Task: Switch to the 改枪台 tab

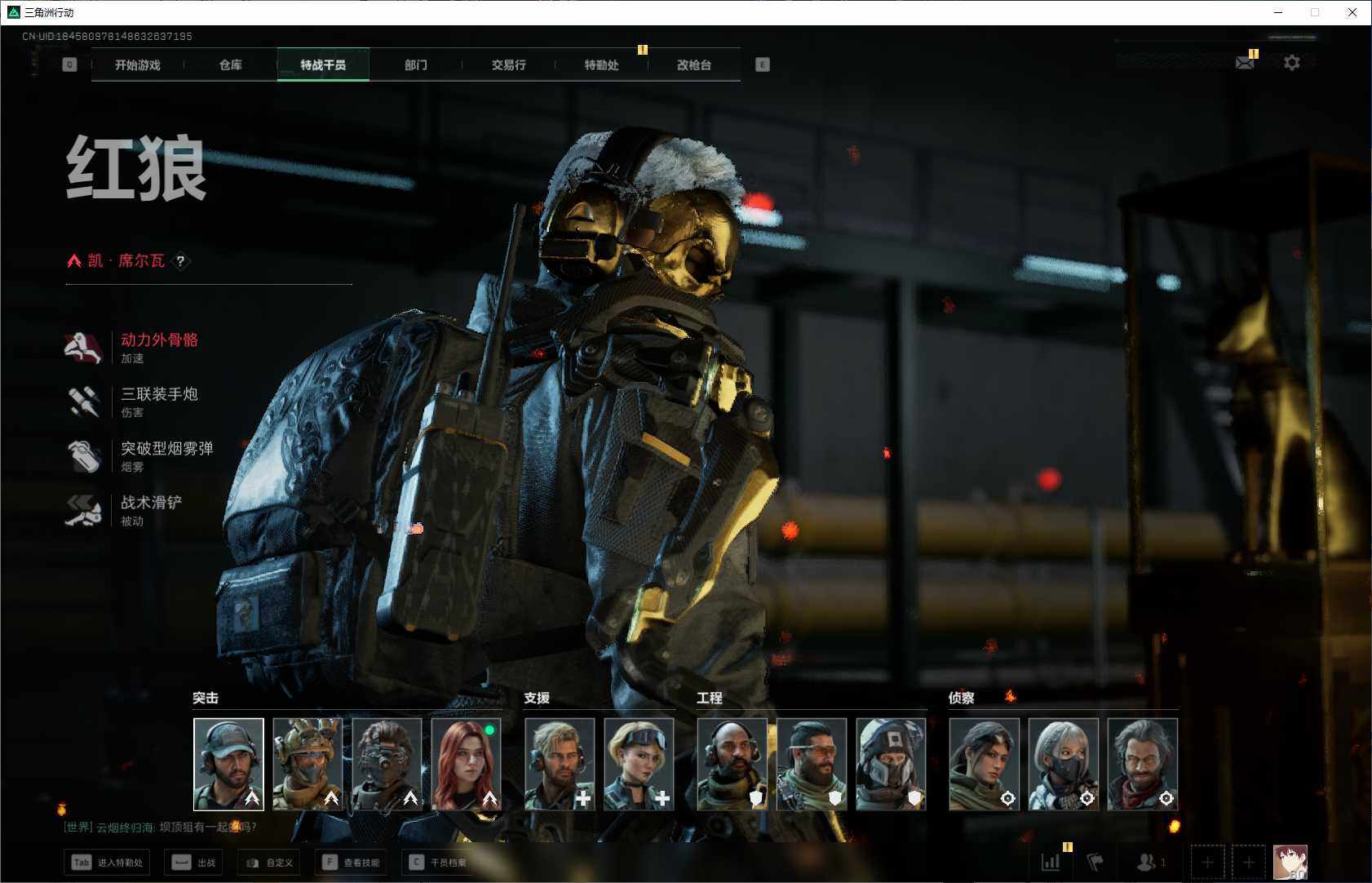Action: click(694, 65)
